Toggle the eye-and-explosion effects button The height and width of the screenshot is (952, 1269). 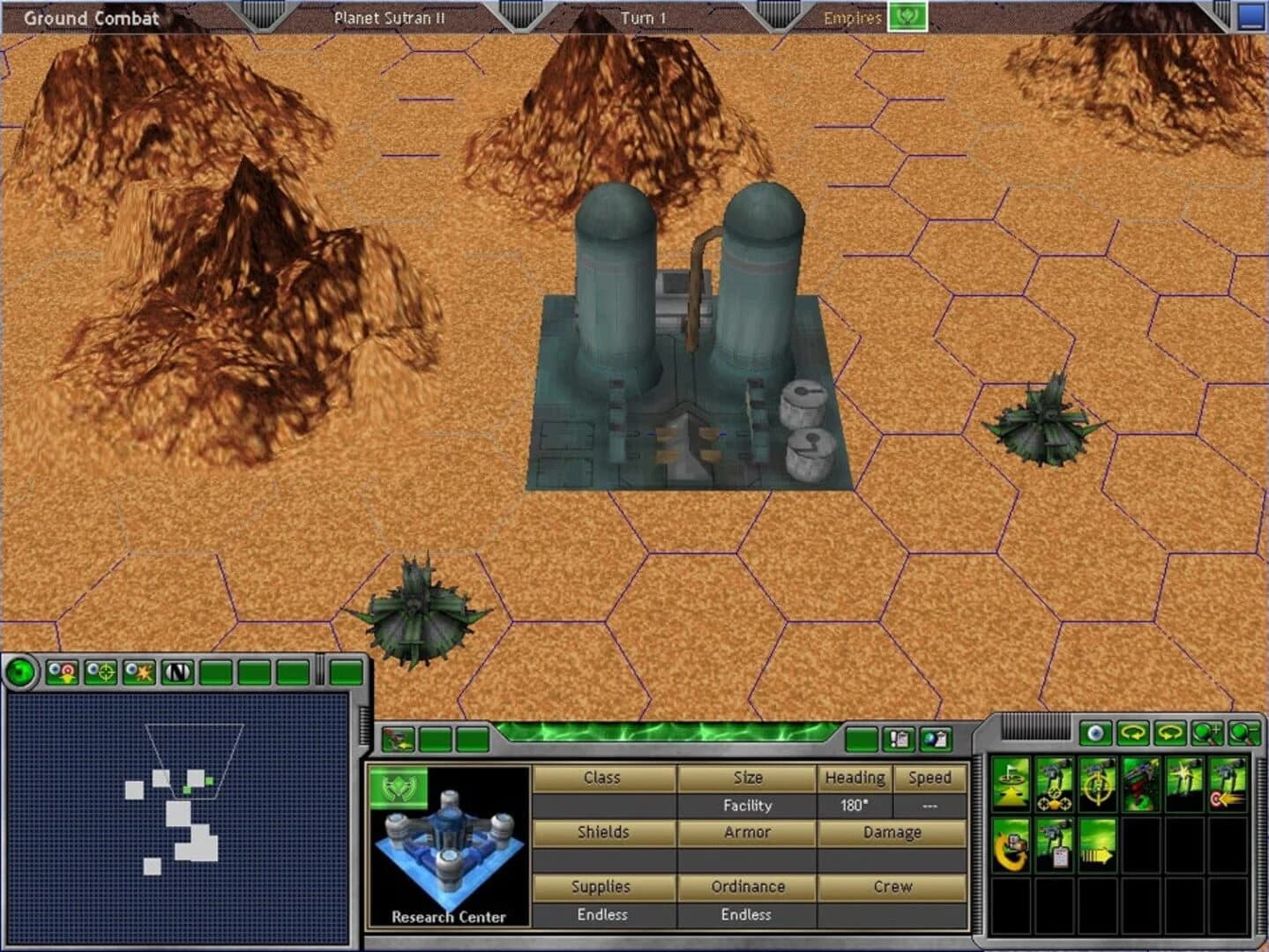tap(138, 671)
